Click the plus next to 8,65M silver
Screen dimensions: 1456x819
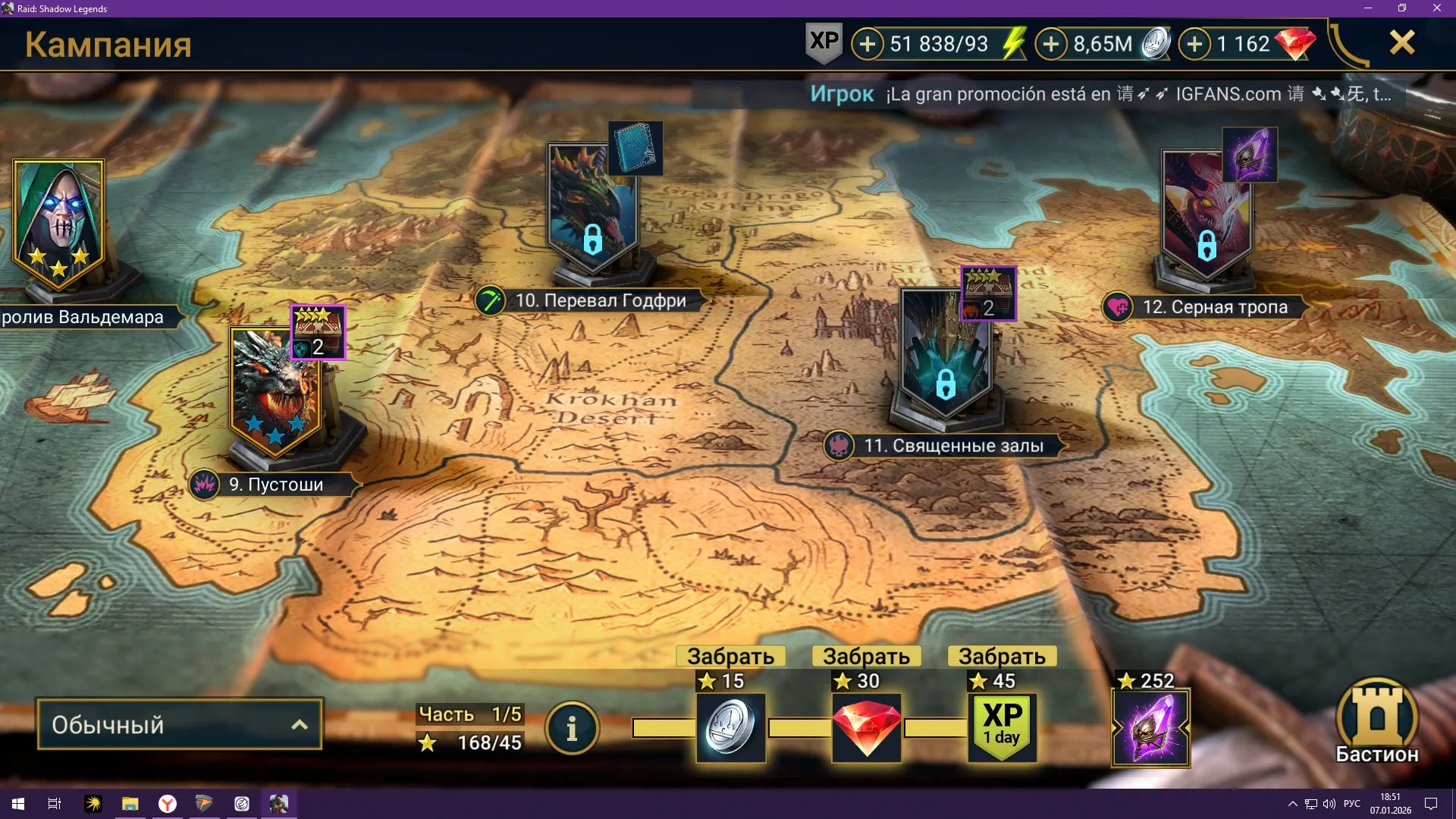click(x=1050, y=44)
